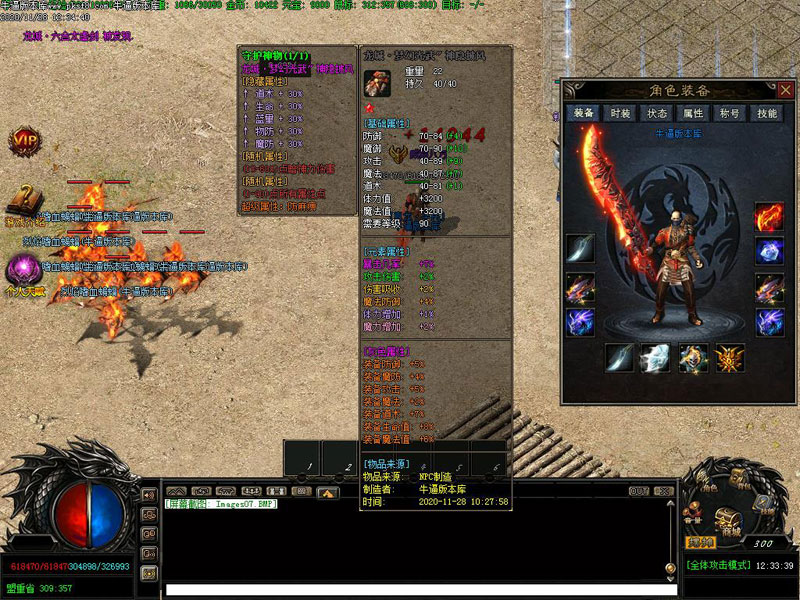800x600 pixels.
Task: Toggle the sound speaker button beside chat
Action: click(149, 495)
